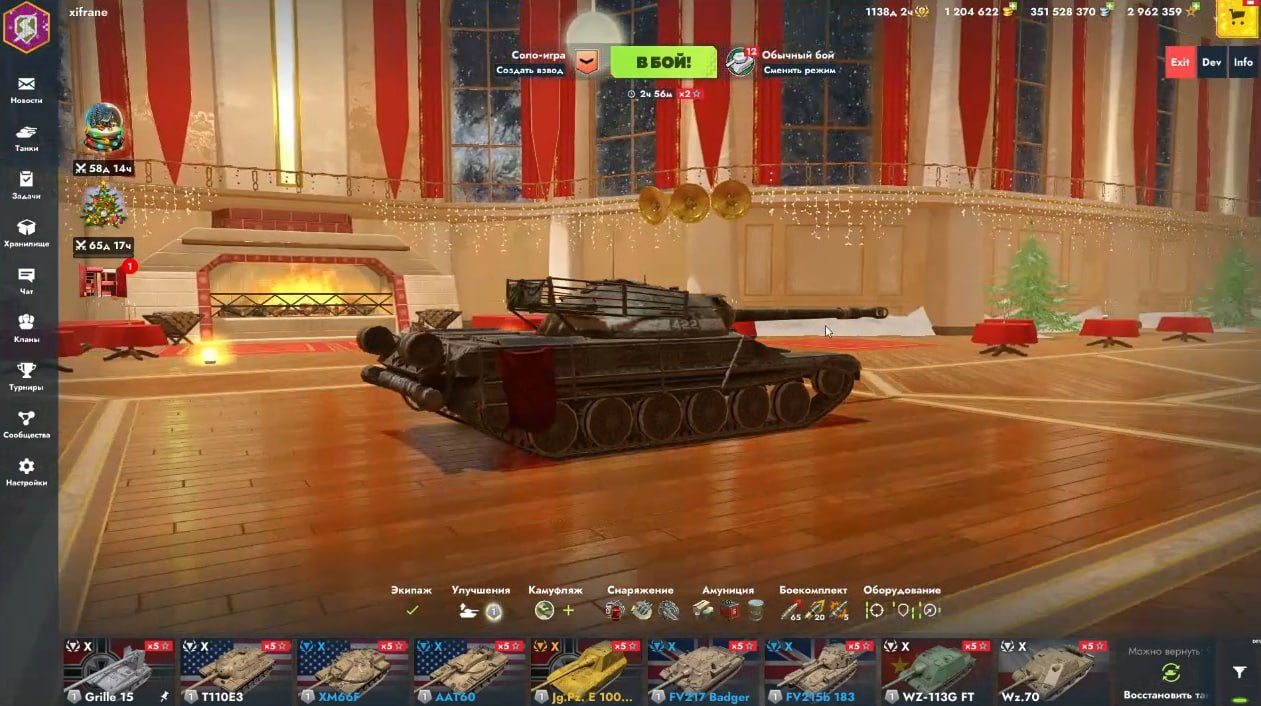Open the Кланы clans menu
The width and height of the screenshot is (1261, 706).
coord(26,328)
